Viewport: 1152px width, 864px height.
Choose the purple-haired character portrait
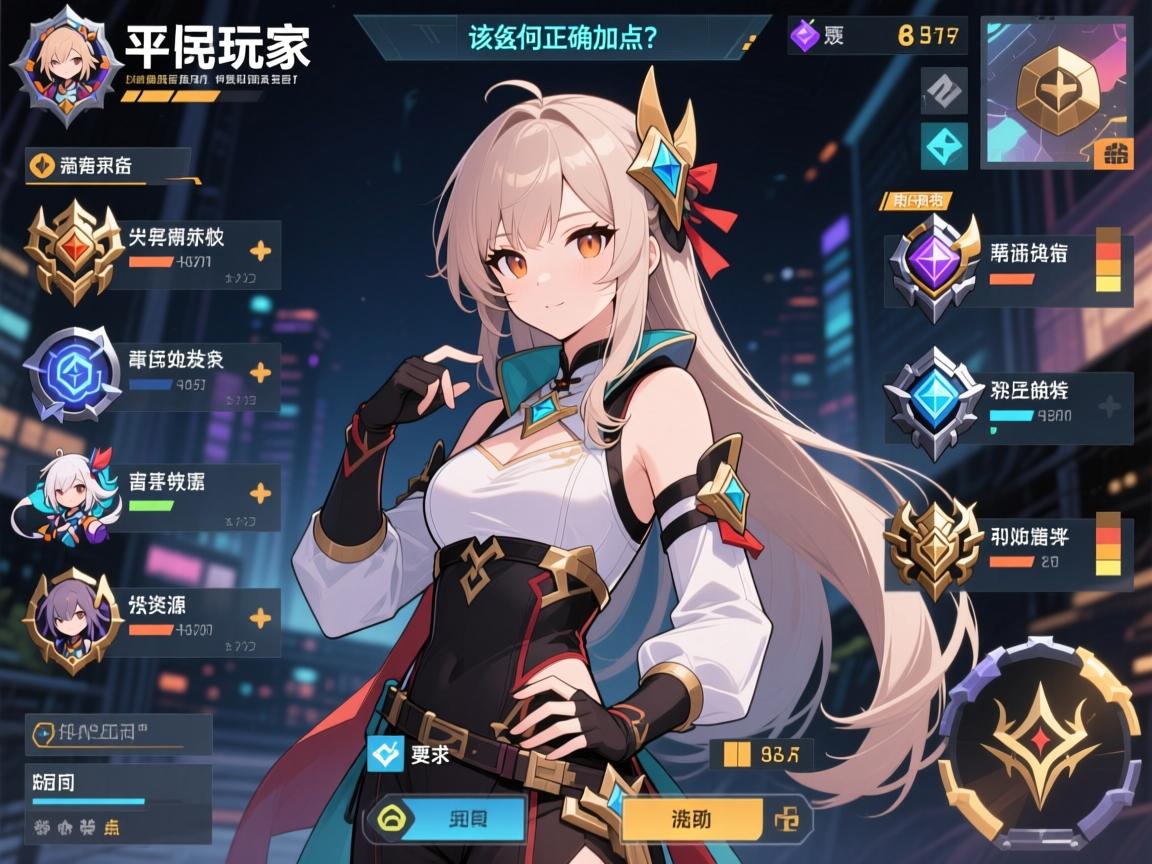pos(72,617)
